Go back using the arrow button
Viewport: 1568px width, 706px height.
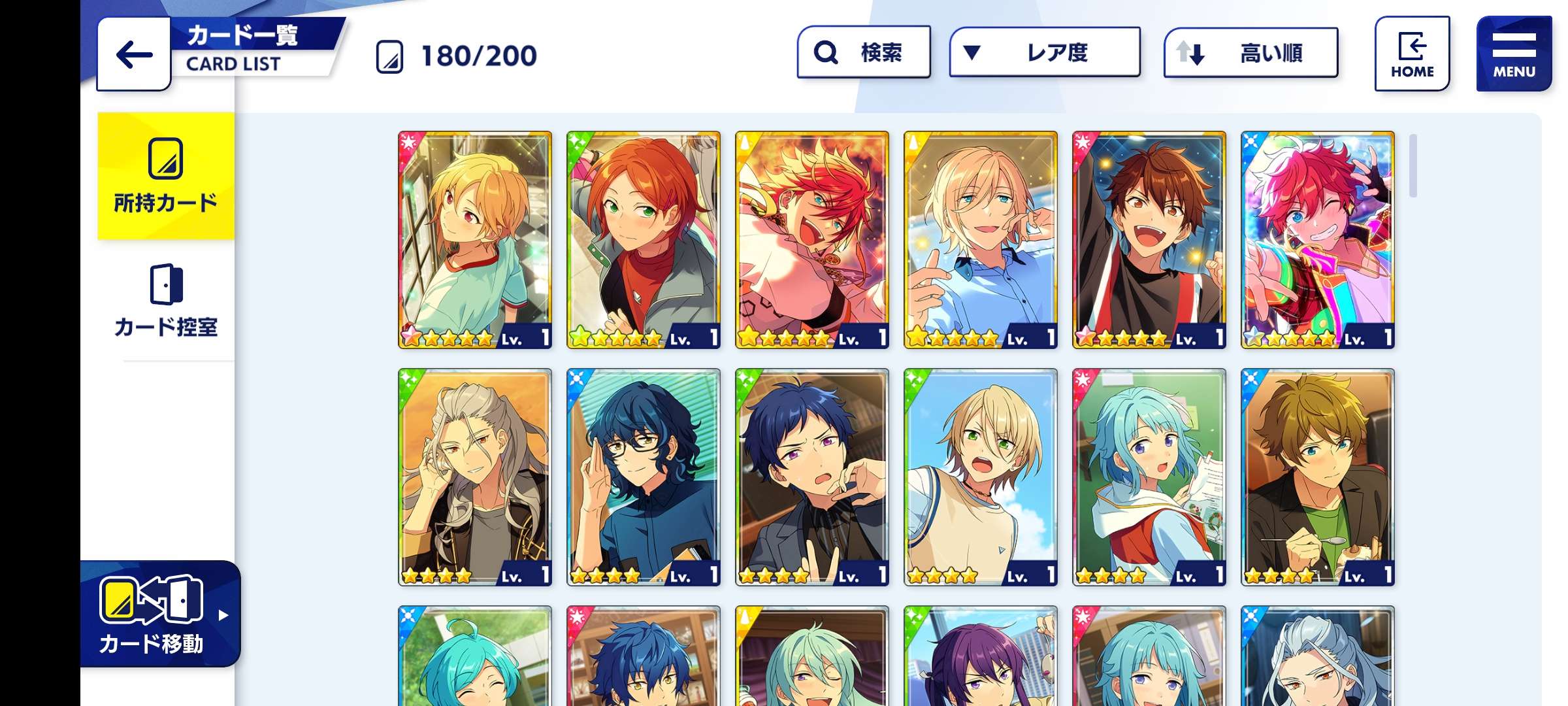tap(134, 55)
